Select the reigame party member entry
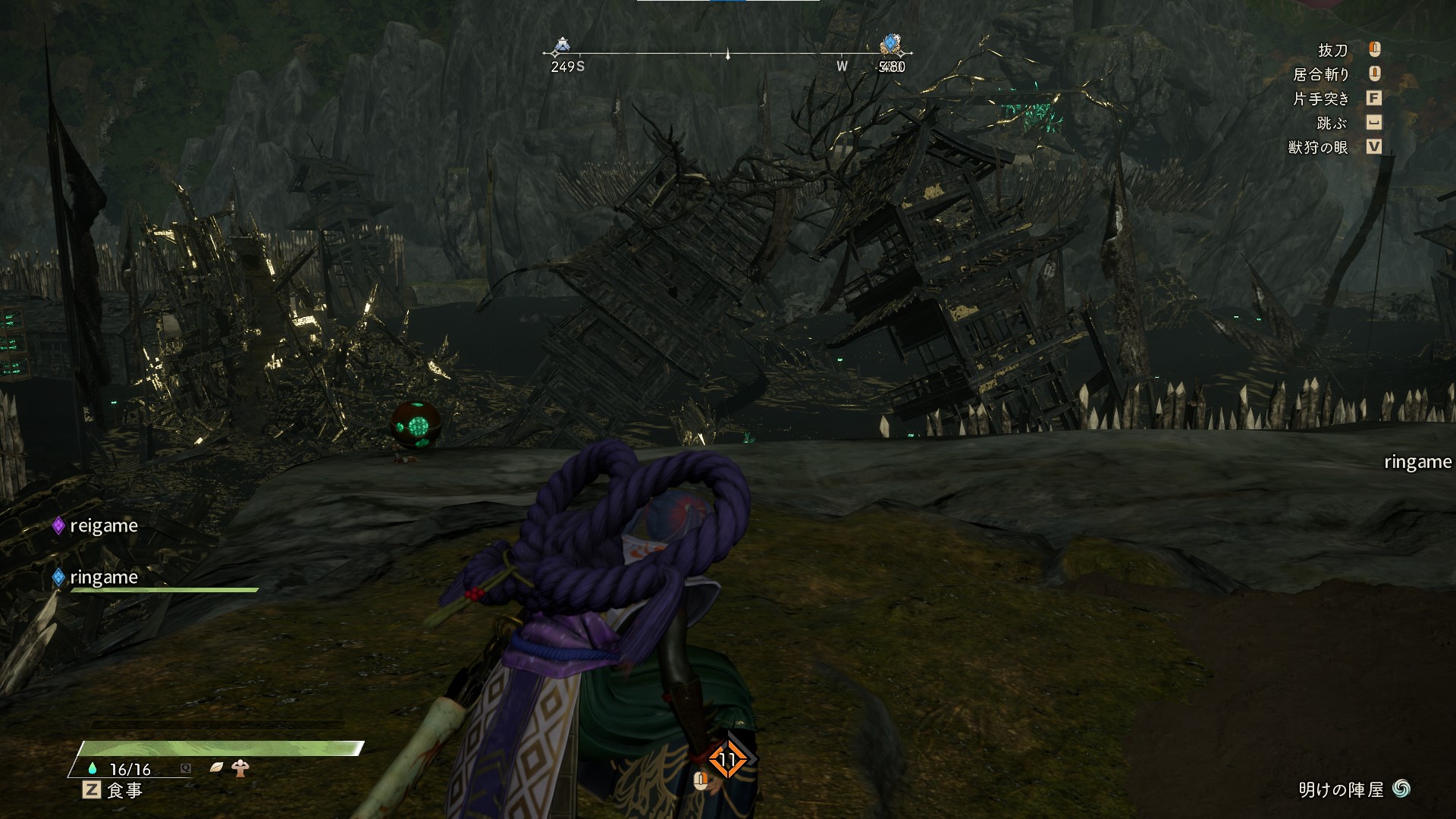This screenshot has height=819, width=1456. click(96, 526)
